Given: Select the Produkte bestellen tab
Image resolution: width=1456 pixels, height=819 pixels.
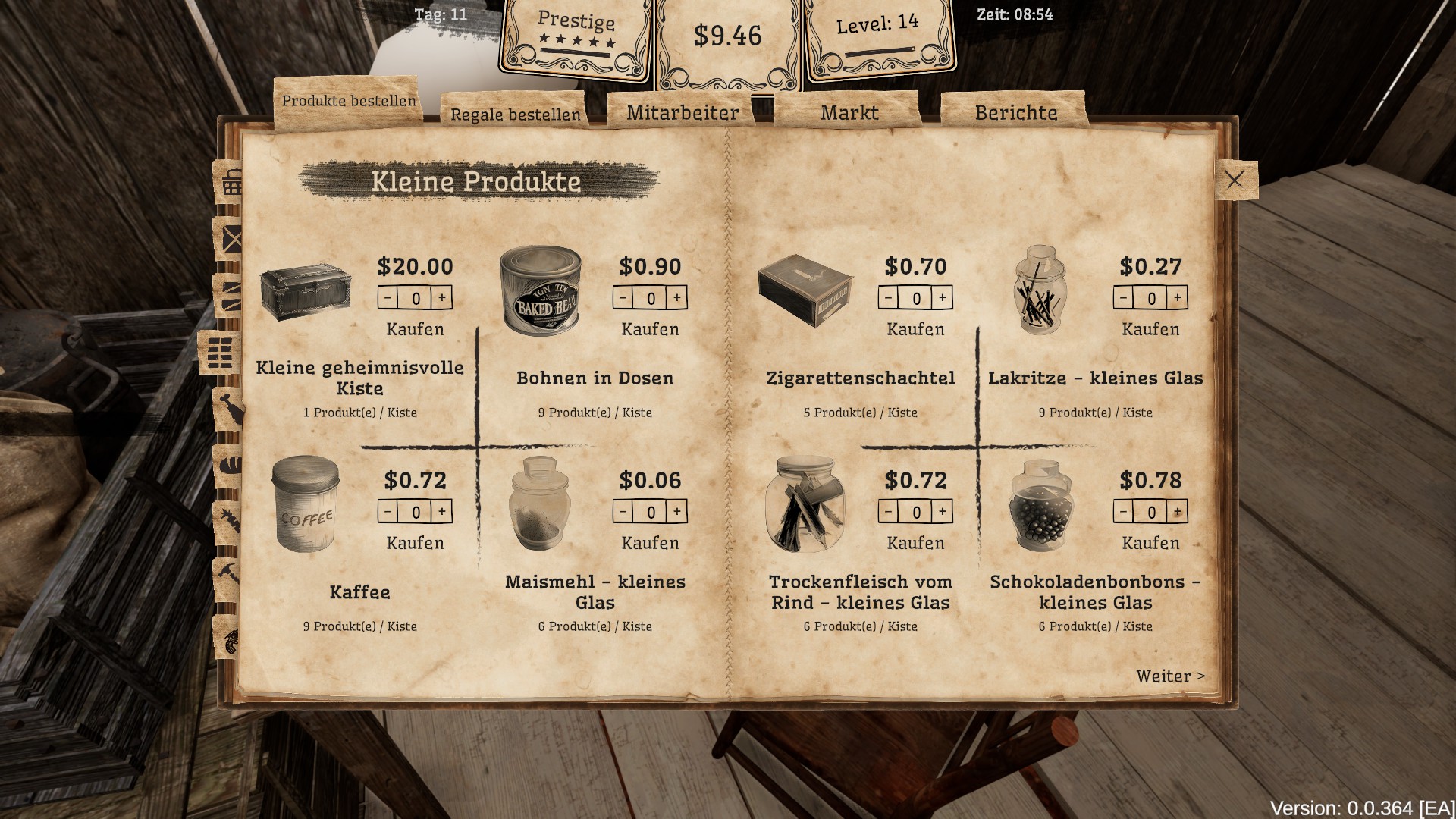Looking at the screenshot, I should point(349,101).
